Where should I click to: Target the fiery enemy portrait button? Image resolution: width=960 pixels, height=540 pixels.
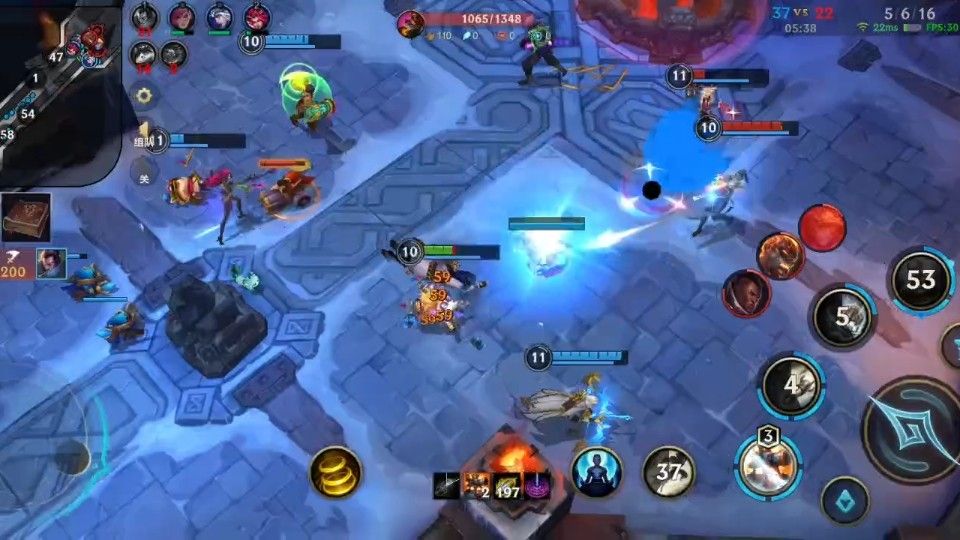779,255
